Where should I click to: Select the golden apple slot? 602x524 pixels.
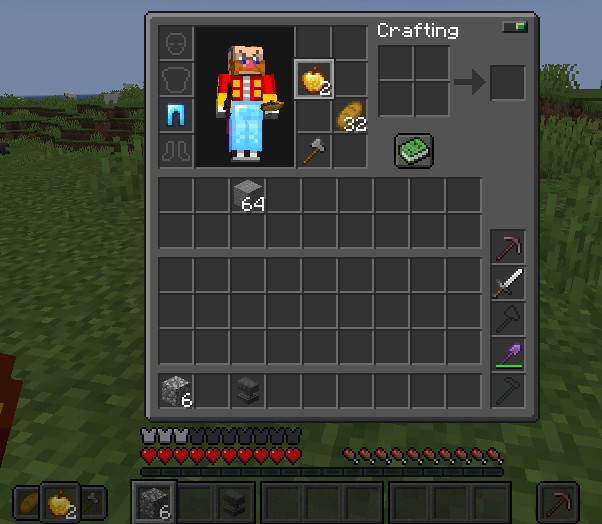313,79
